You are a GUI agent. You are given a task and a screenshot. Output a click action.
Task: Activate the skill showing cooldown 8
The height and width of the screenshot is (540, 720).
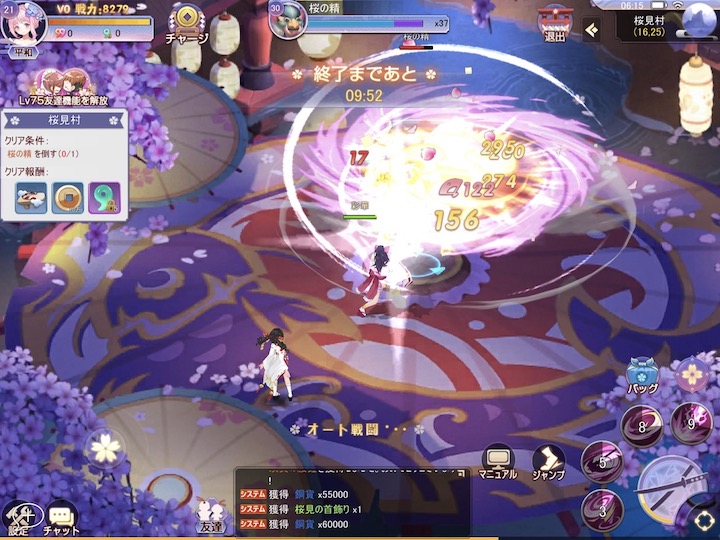coord(641,425)
